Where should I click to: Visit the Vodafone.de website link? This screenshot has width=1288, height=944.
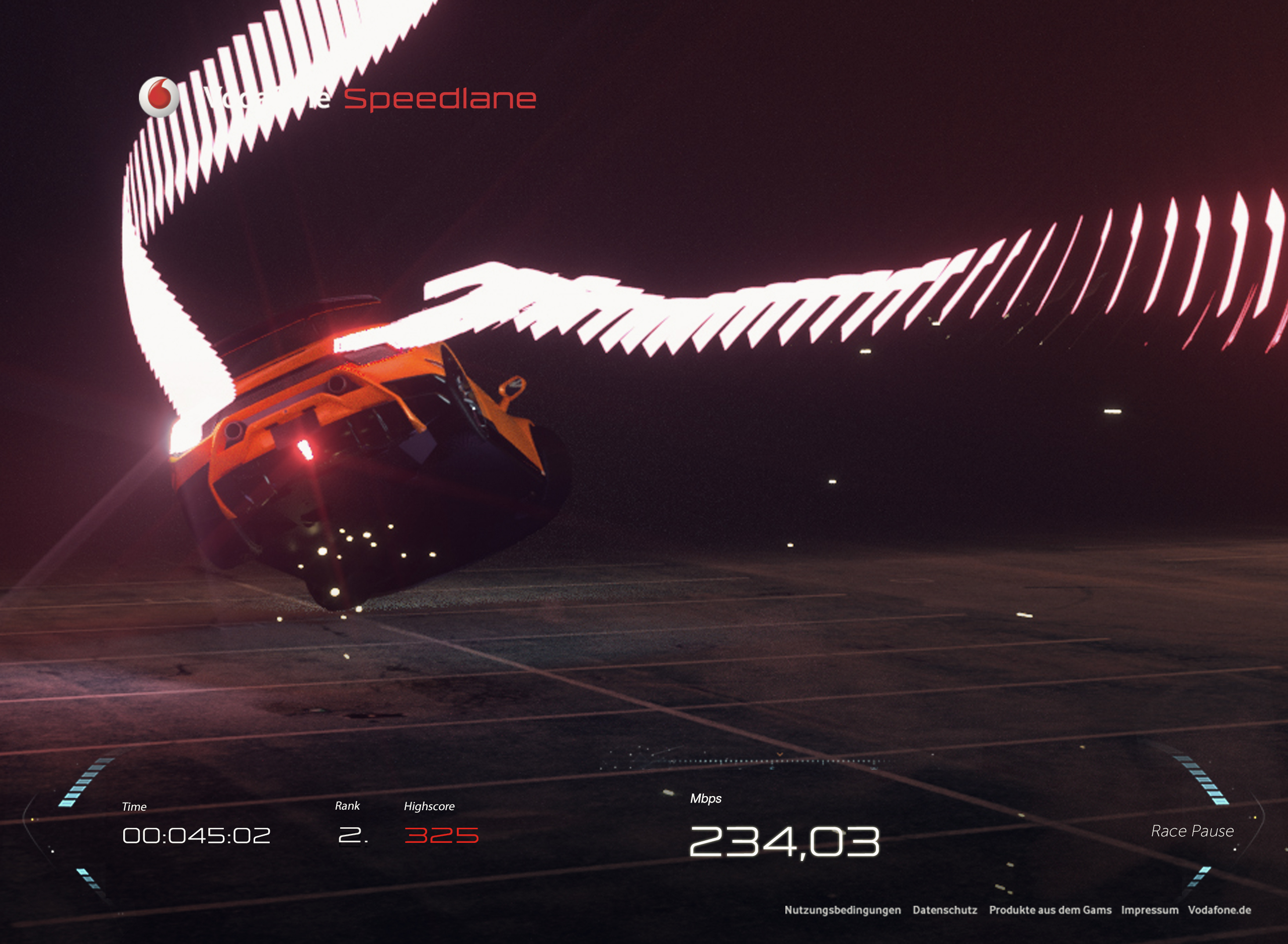click(x=1220, y=910)
